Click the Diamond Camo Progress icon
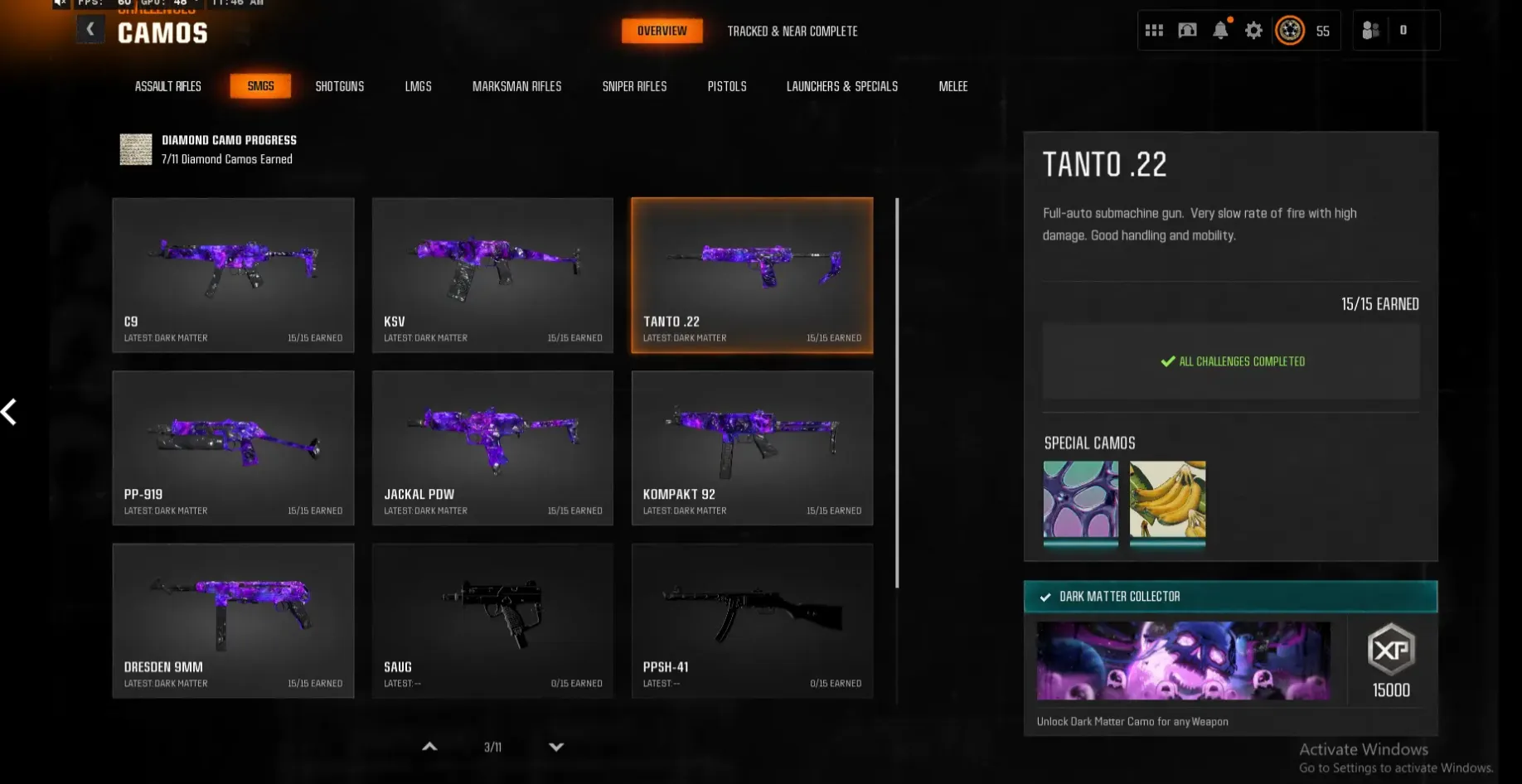 pyautogui.click(x=135, y=149)
